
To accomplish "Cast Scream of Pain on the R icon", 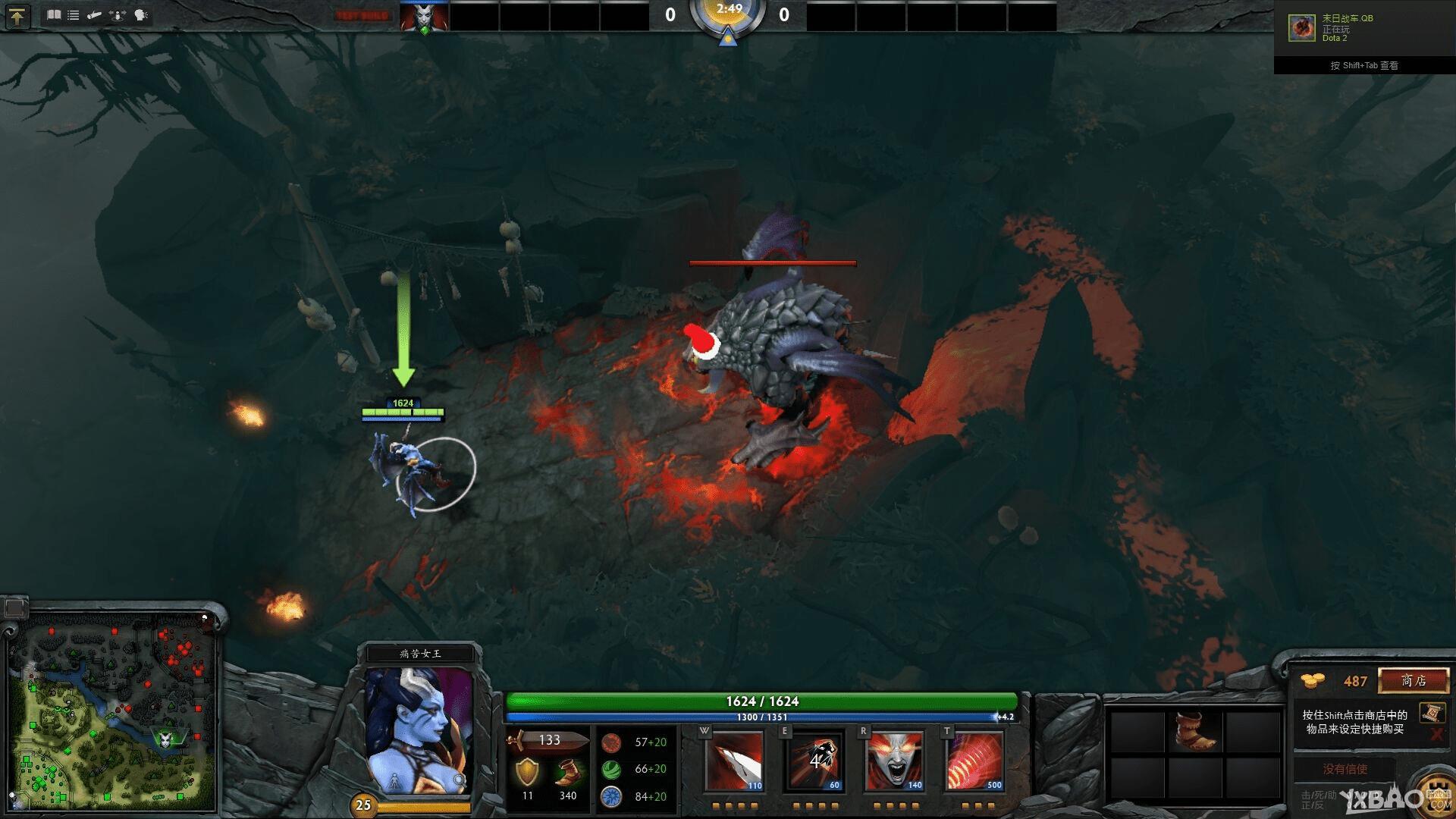I will click(893, 761).
